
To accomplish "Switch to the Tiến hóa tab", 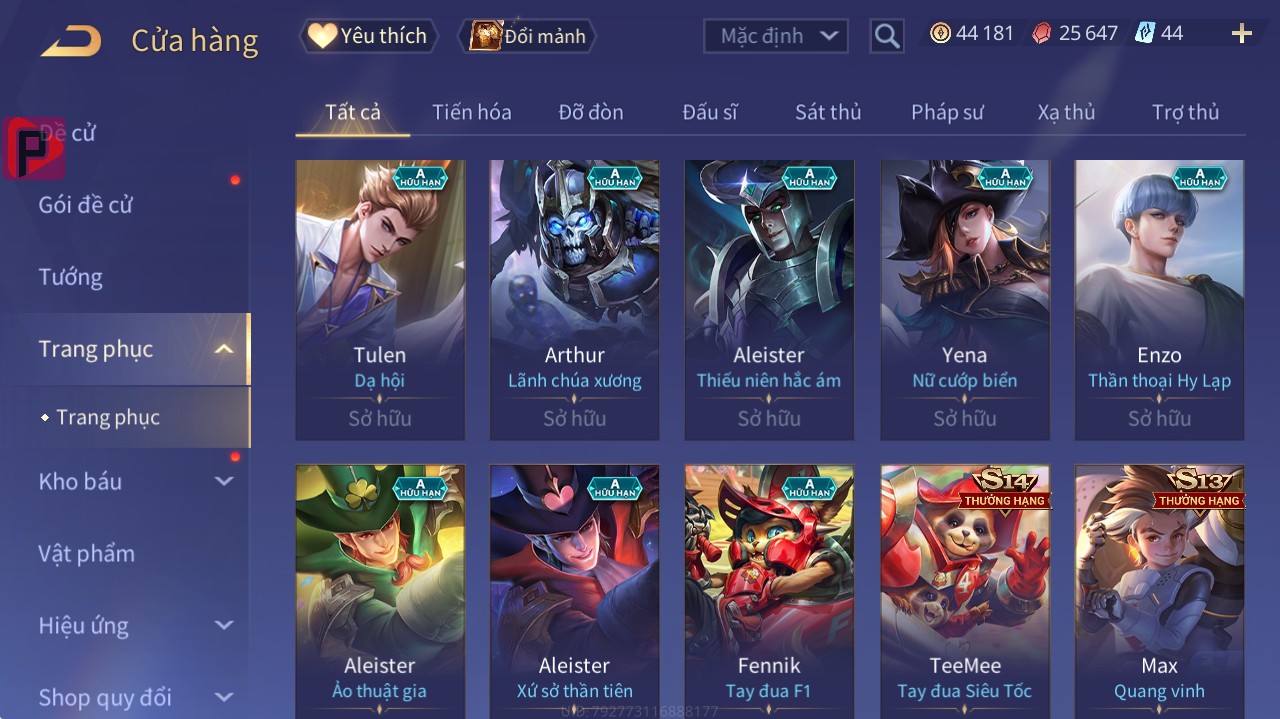I will pyautogui.click(x=471, y=112).
